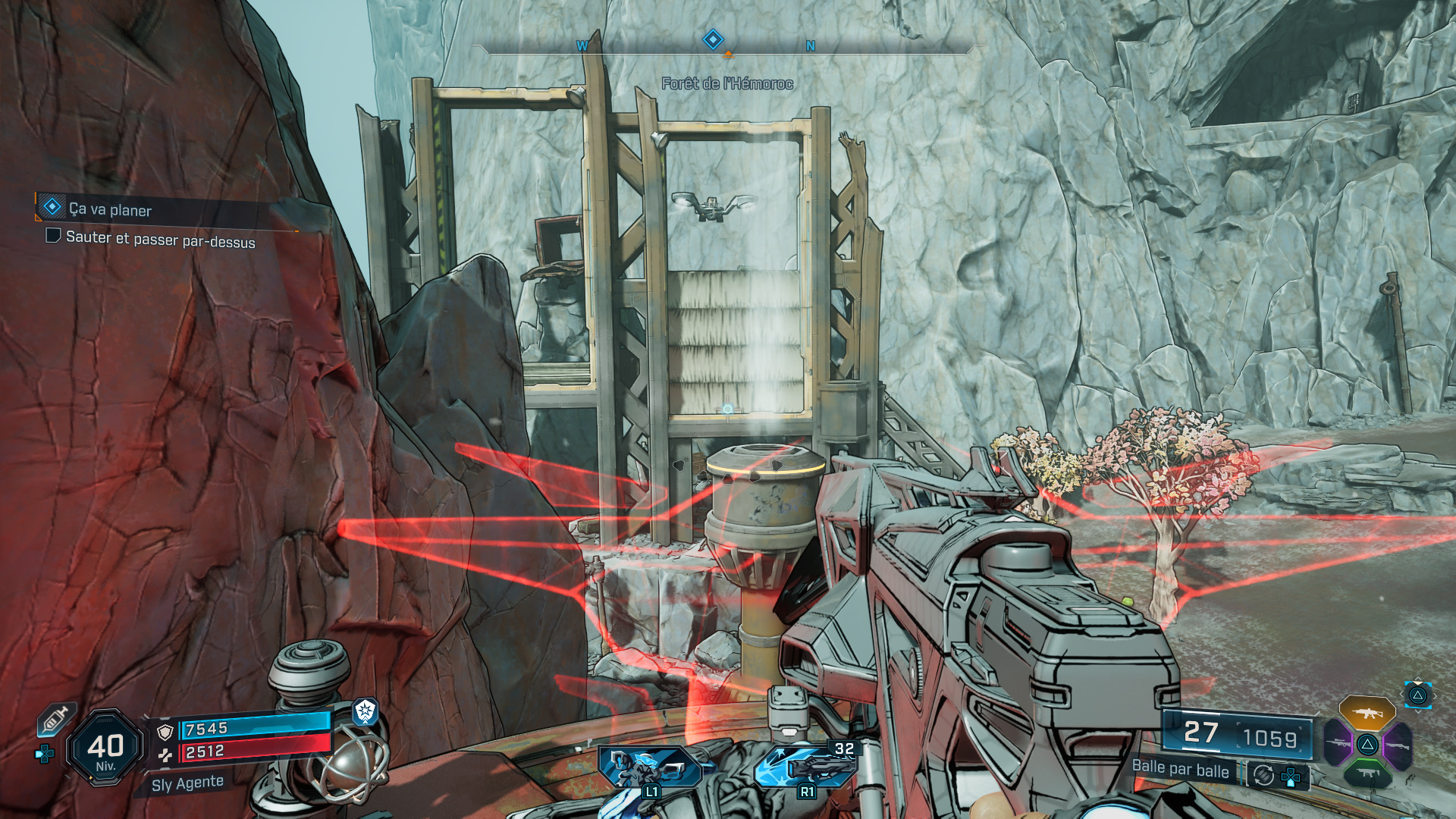Click the shield burst status icon

click(366, 711)
